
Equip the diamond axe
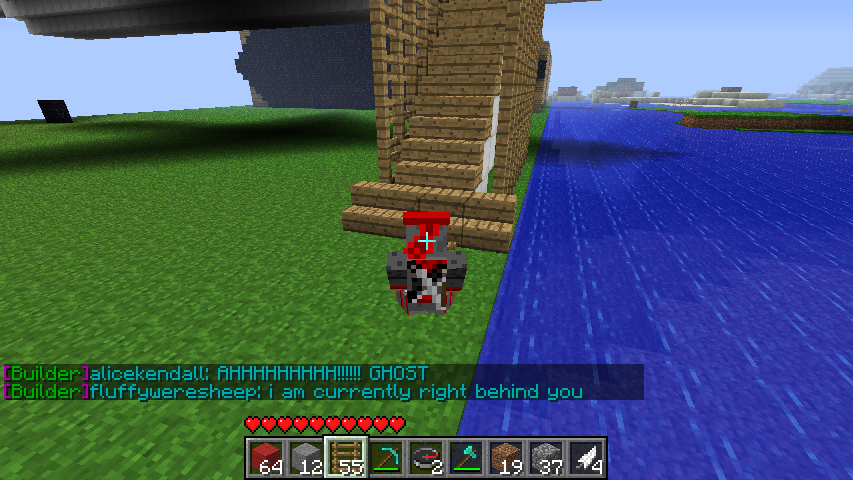coord(466,458)
